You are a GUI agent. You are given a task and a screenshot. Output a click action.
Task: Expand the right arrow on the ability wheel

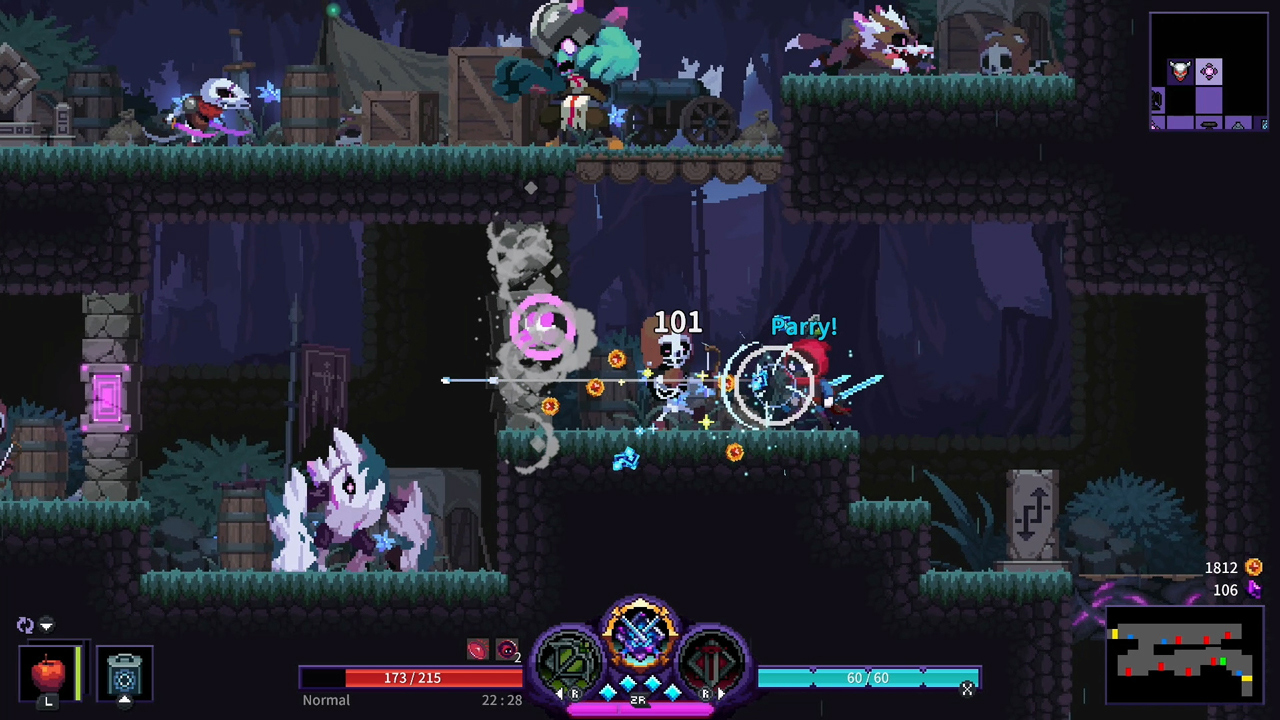(x=721, y=694)
